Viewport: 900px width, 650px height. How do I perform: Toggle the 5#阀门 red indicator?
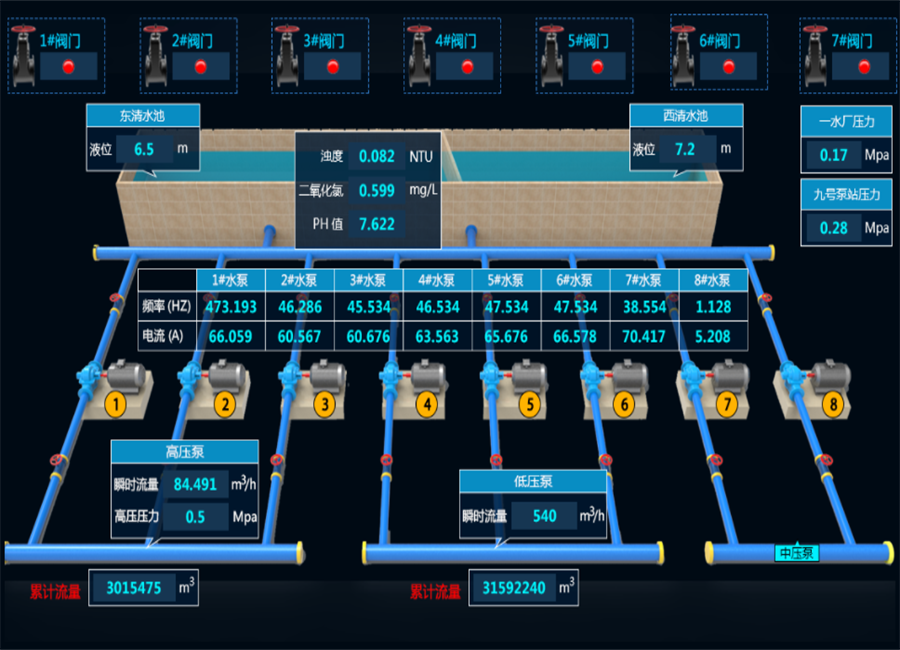pyautogui.click(x=598, y=67)
